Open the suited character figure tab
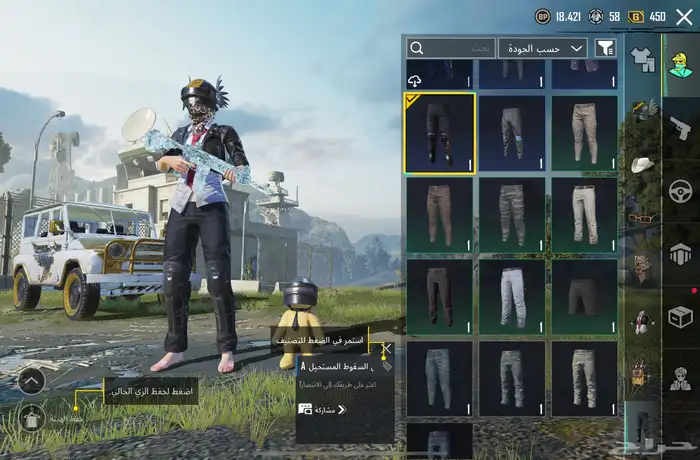Image resolution: width=700 pixels, height=460 pixels. tap(680, 379)
